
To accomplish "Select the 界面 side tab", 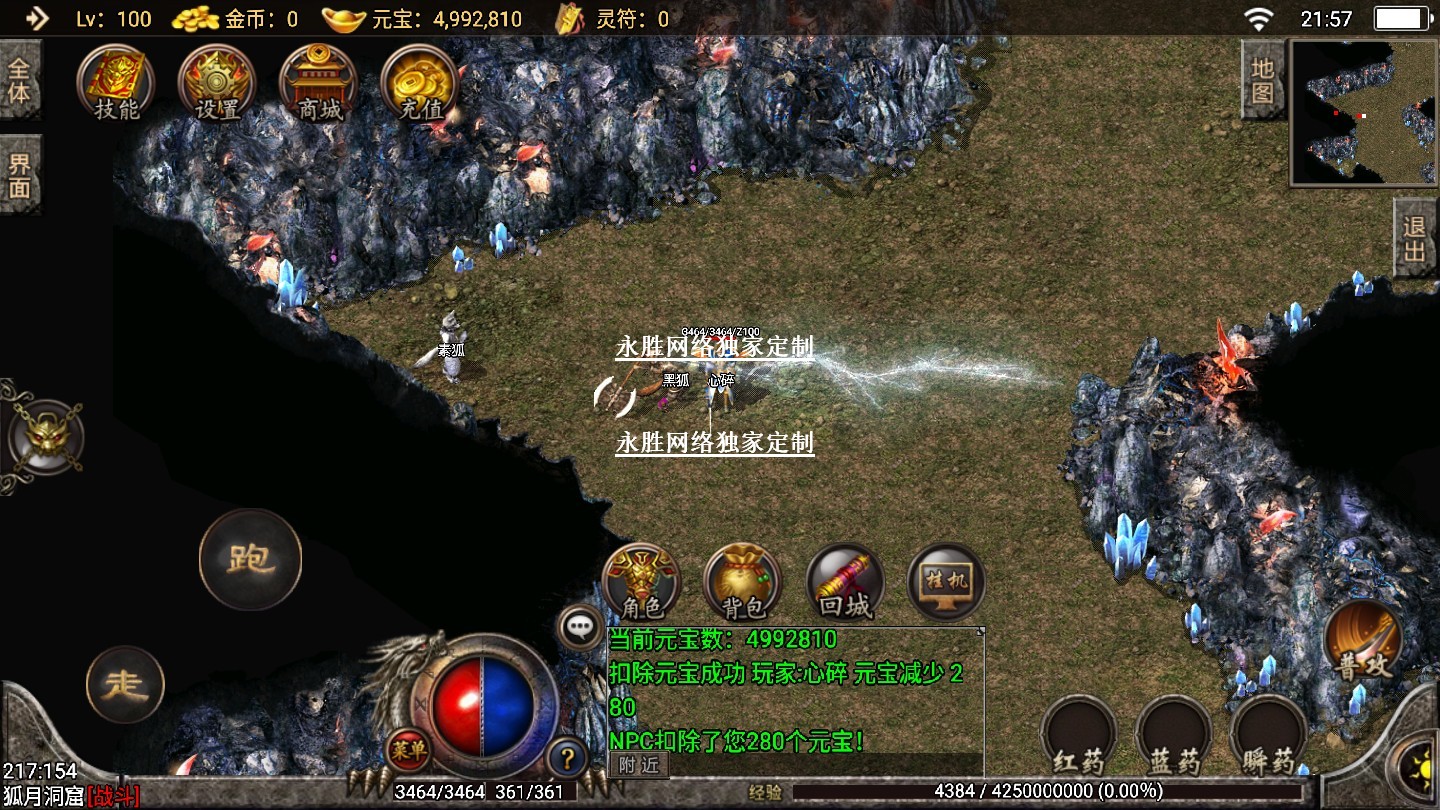I will [20, 175].
